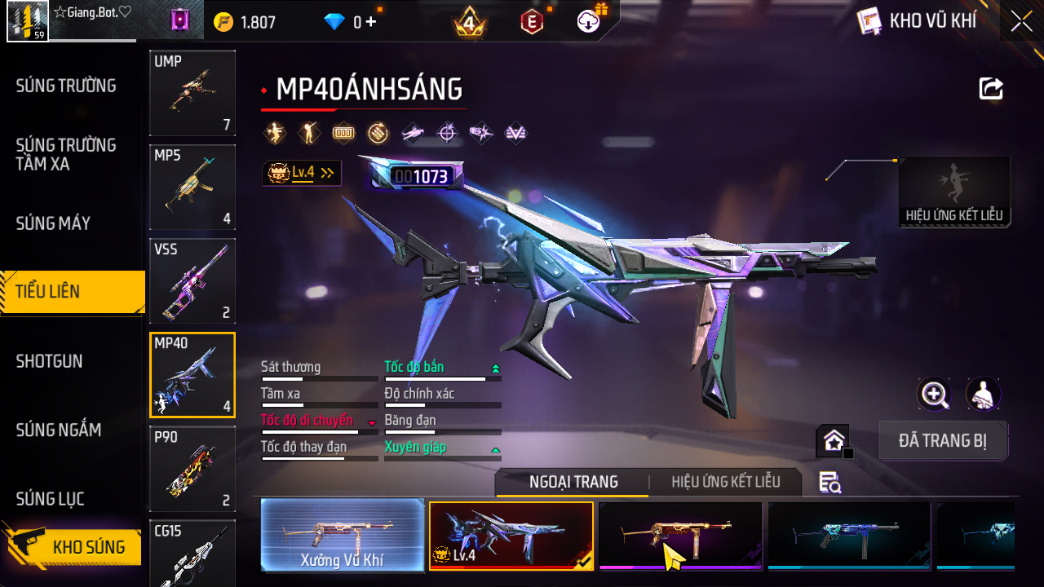The width and height of the screenshot is (1044, 587).
Task: Click the ĐÃ TRANG BỊ button
Action: click(942, 440)
